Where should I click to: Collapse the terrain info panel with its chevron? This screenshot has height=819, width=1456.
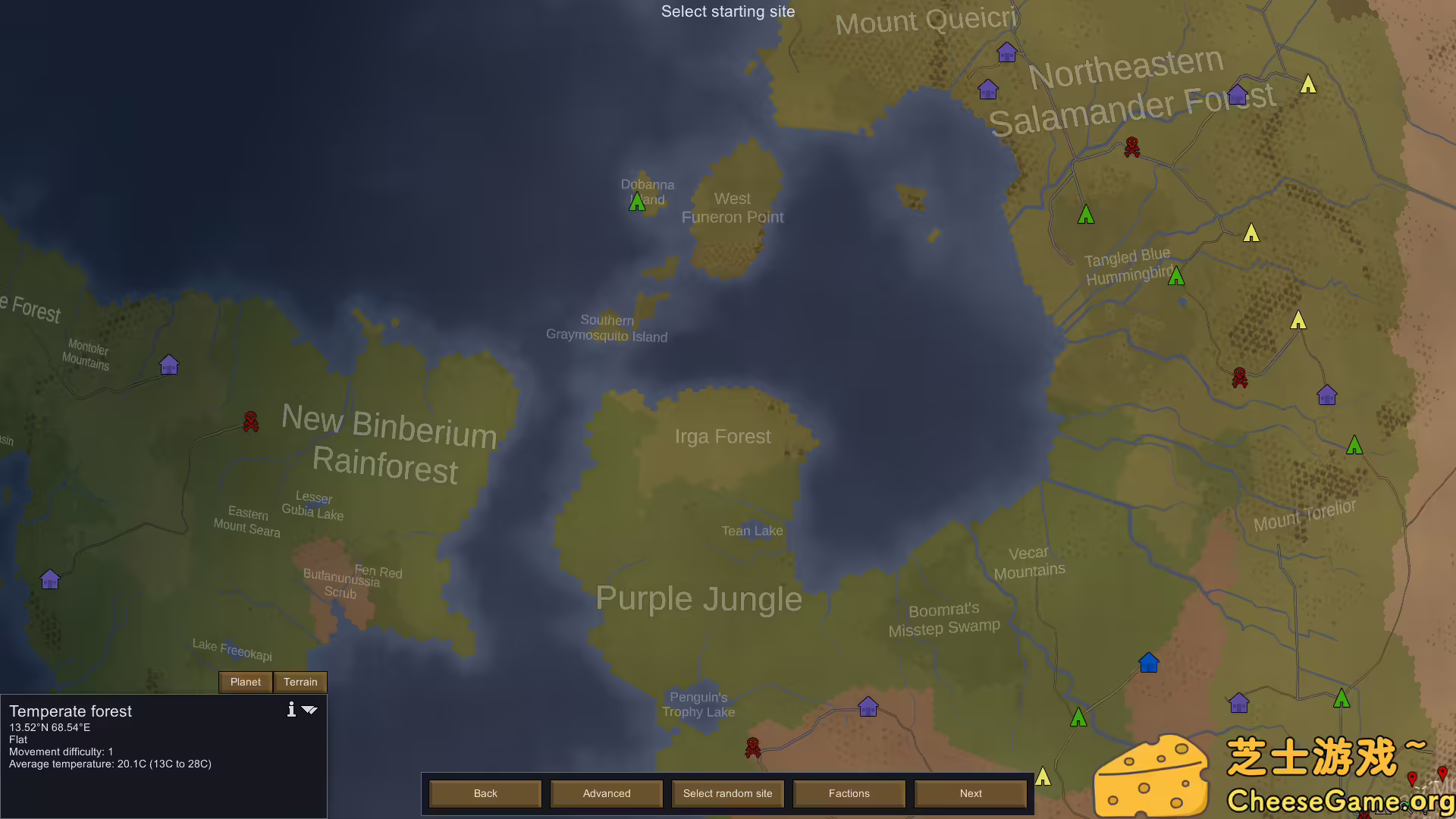click(x=310, y=710)
